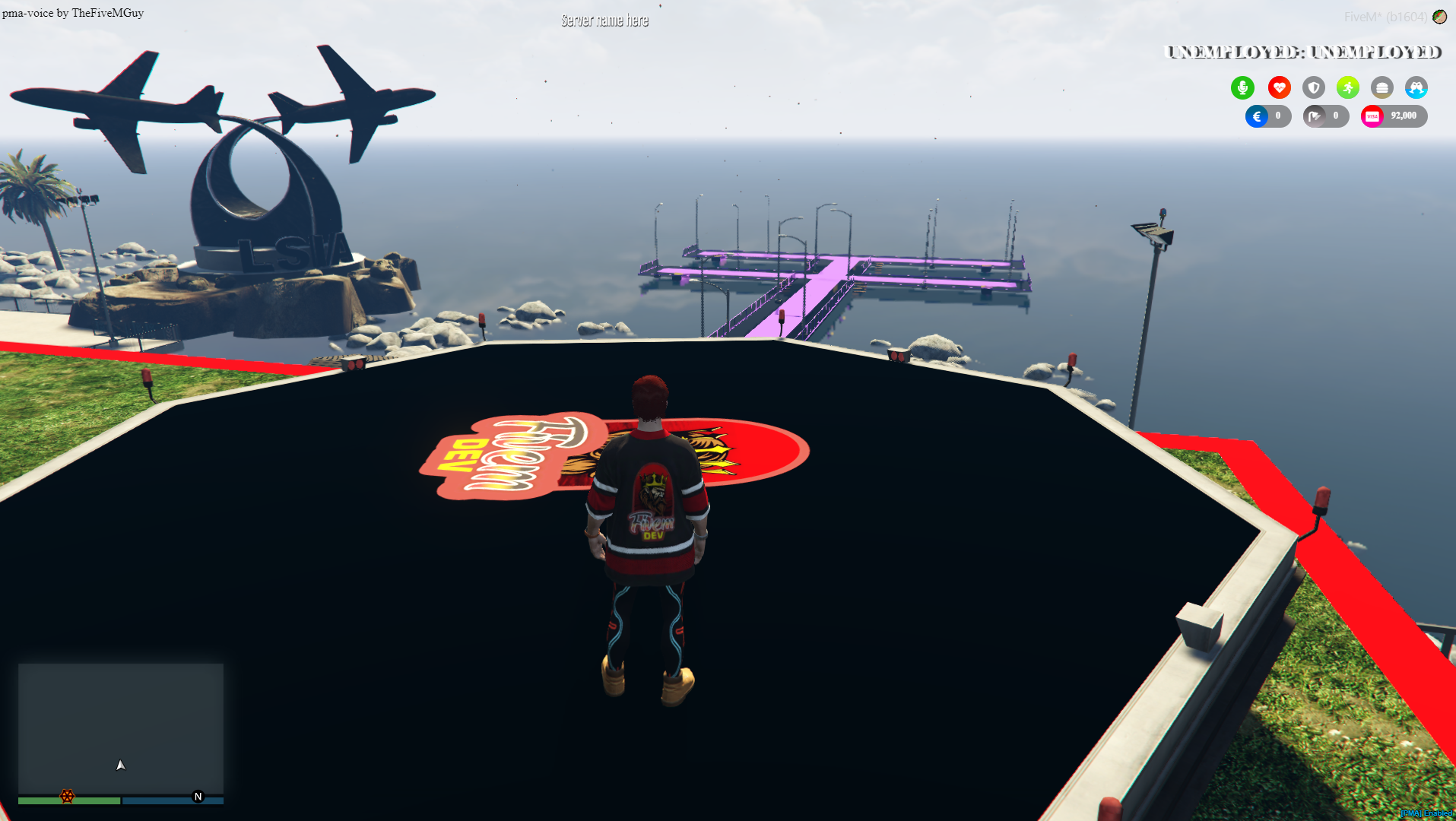The width and height of the screenshot is (1456, 821).
Task: Click the burger hunger icon
Action: coord(1381,87)
